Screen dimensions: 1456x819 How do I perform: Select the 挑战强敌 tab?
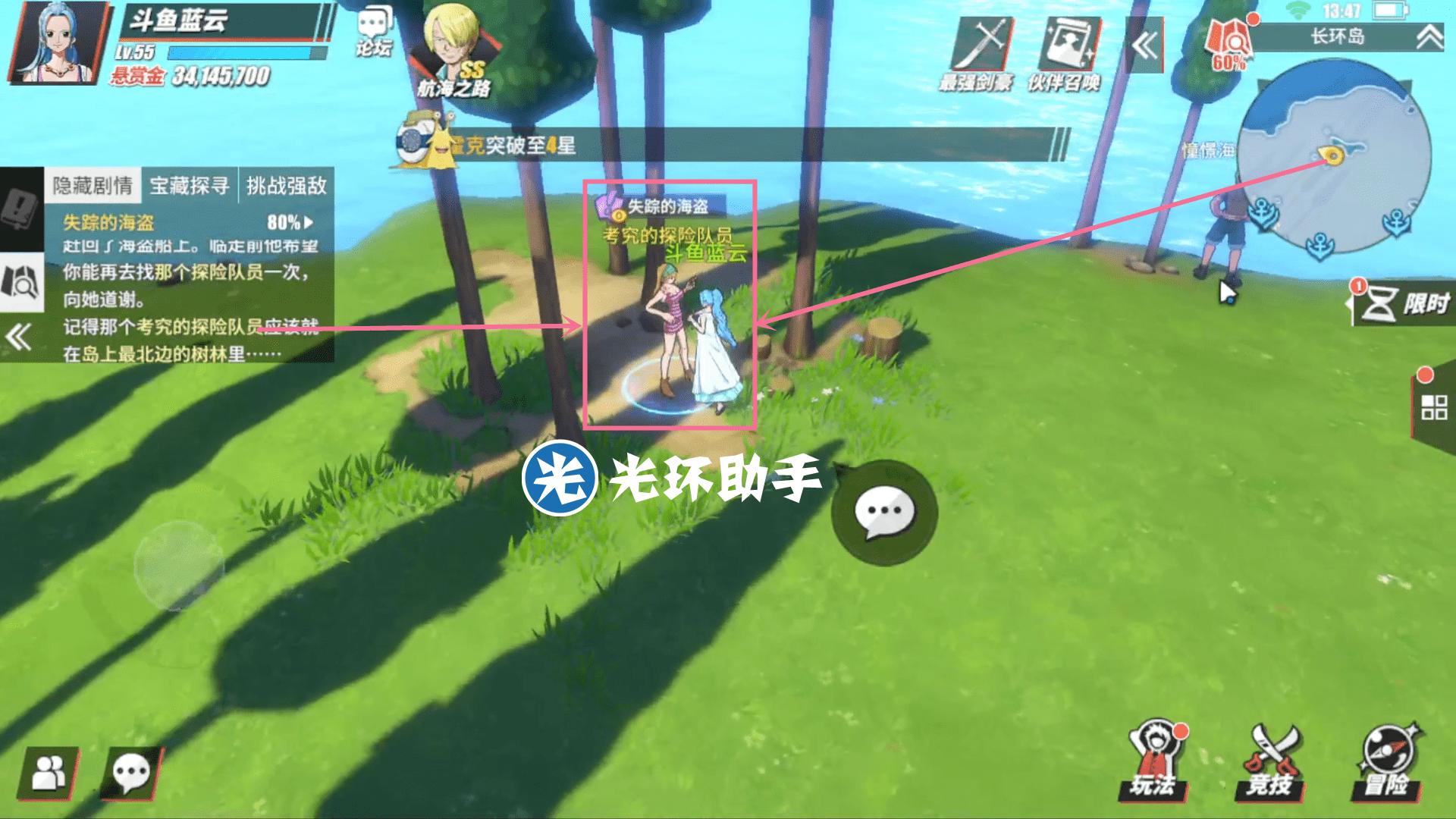286,186
